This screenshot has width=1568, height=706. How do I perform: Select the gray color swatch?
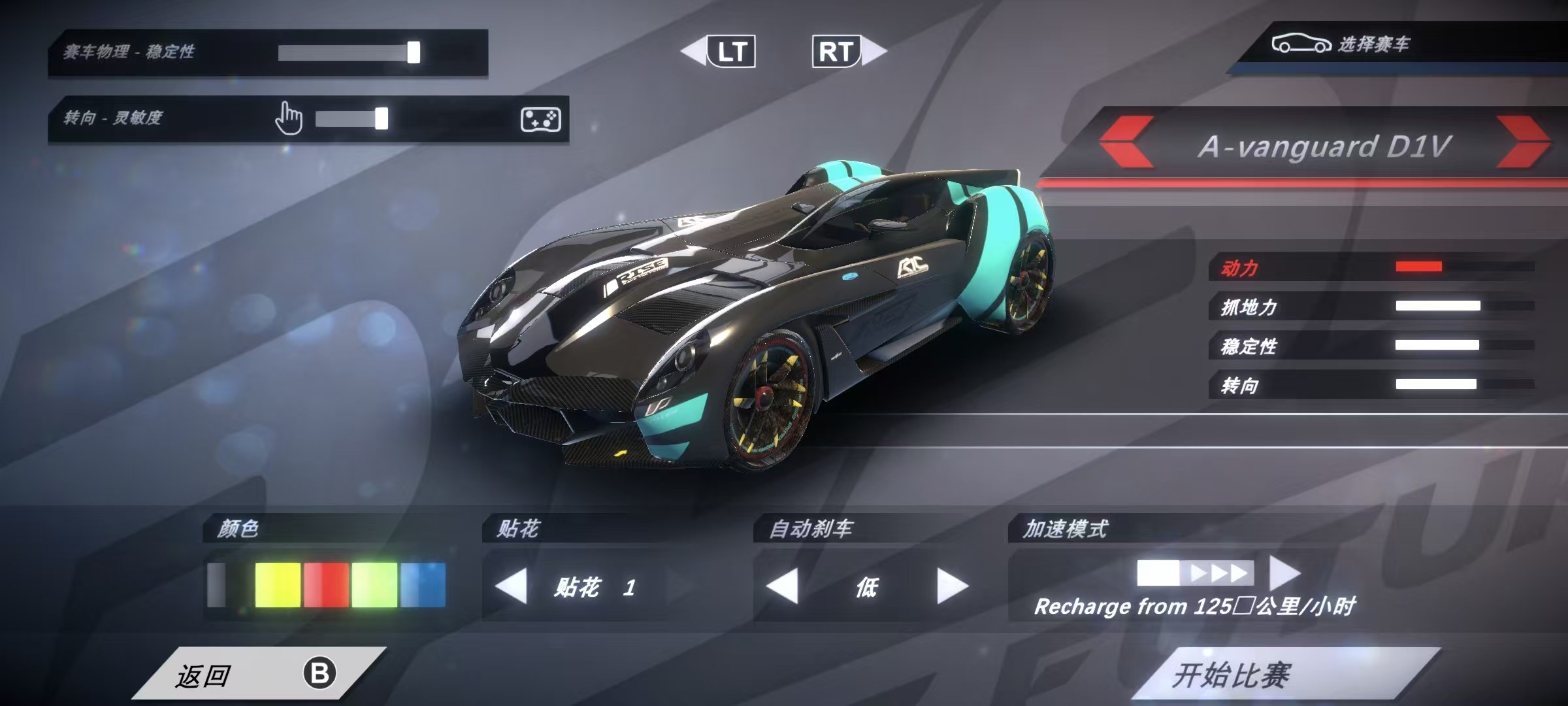click(217, 584)
